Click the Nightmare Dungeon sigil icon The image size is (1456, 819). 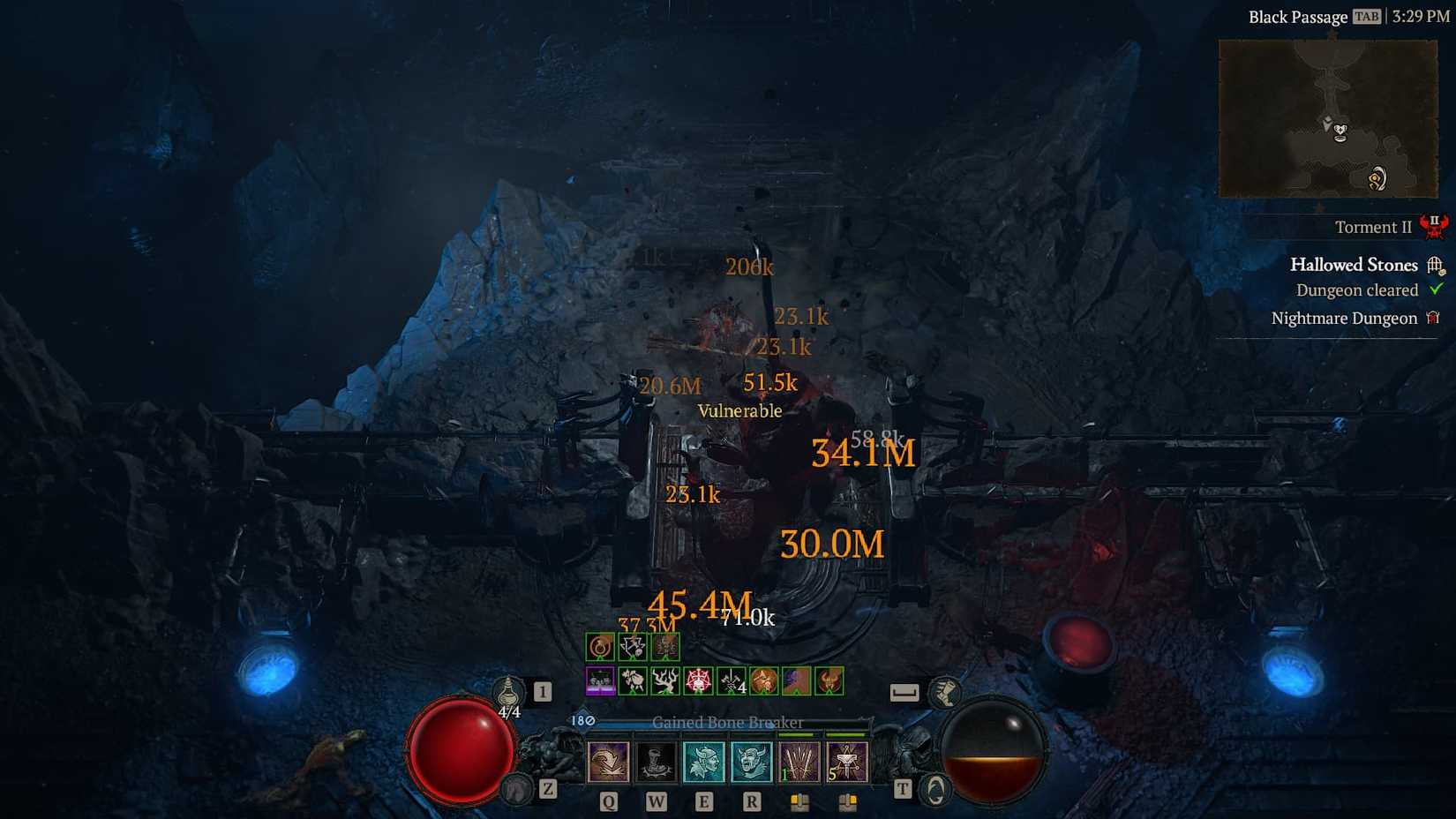pos(1433,318)
